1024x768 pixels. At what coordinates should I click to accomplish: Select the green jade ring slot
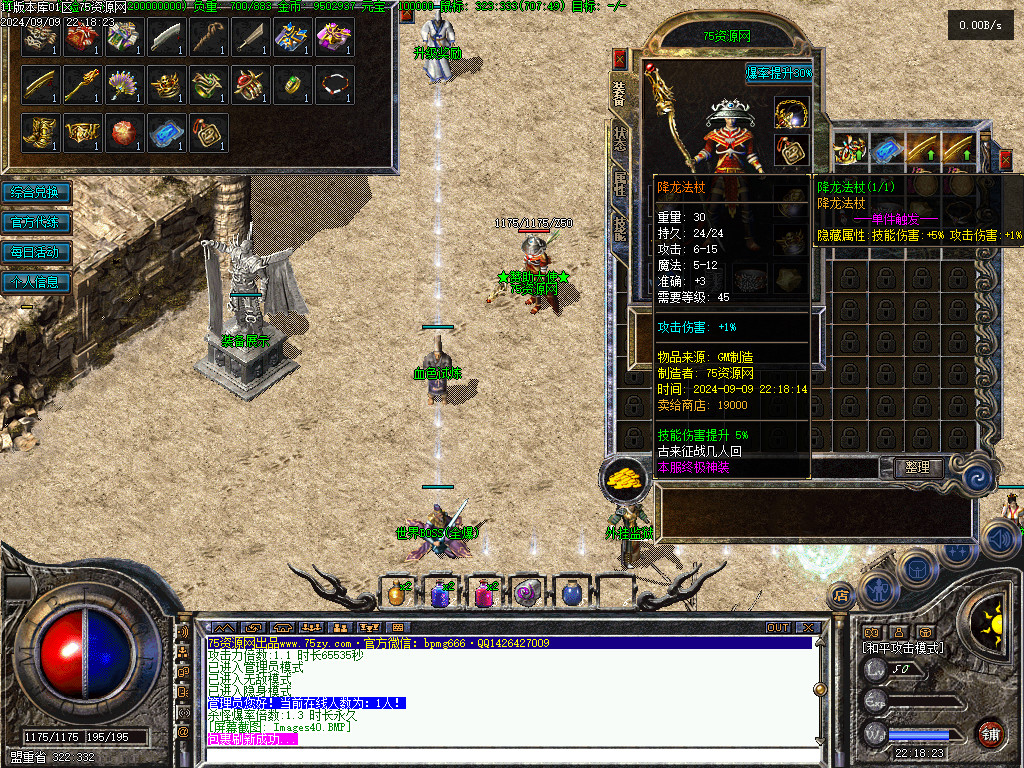(292, 85)
